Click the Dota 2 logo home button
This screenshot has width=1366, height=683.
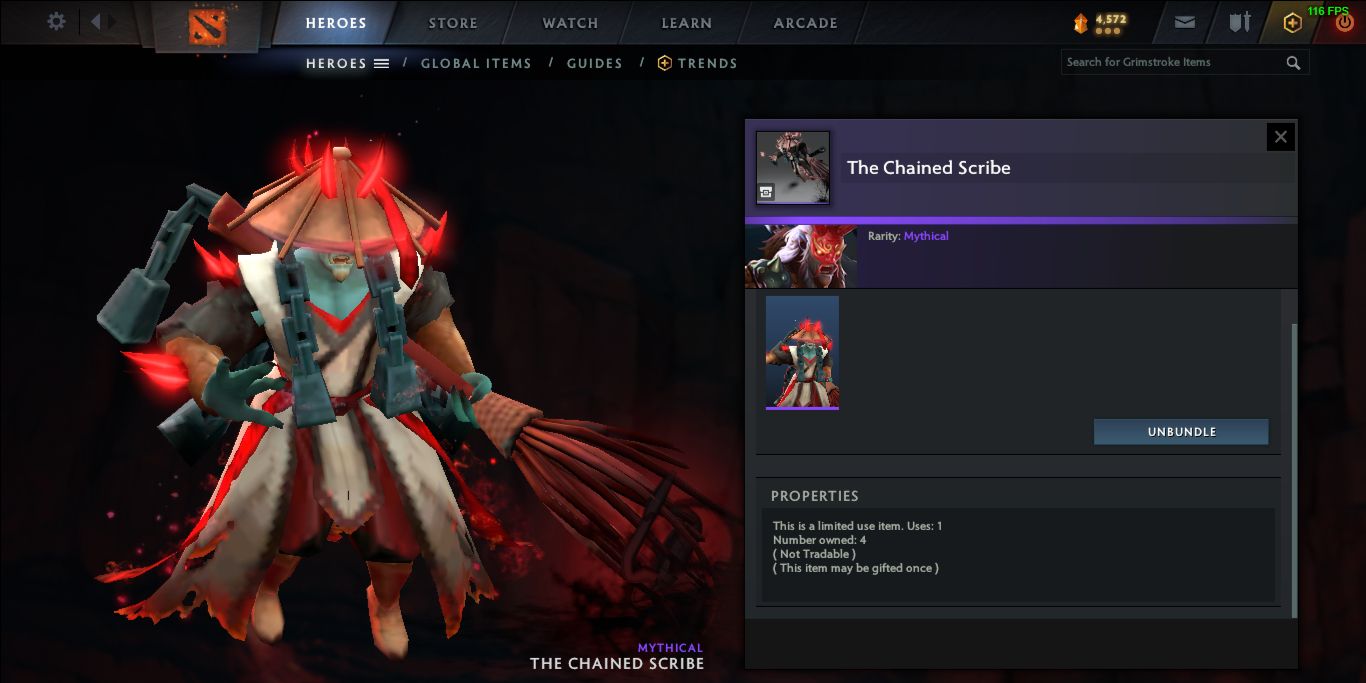pos(207,25)
